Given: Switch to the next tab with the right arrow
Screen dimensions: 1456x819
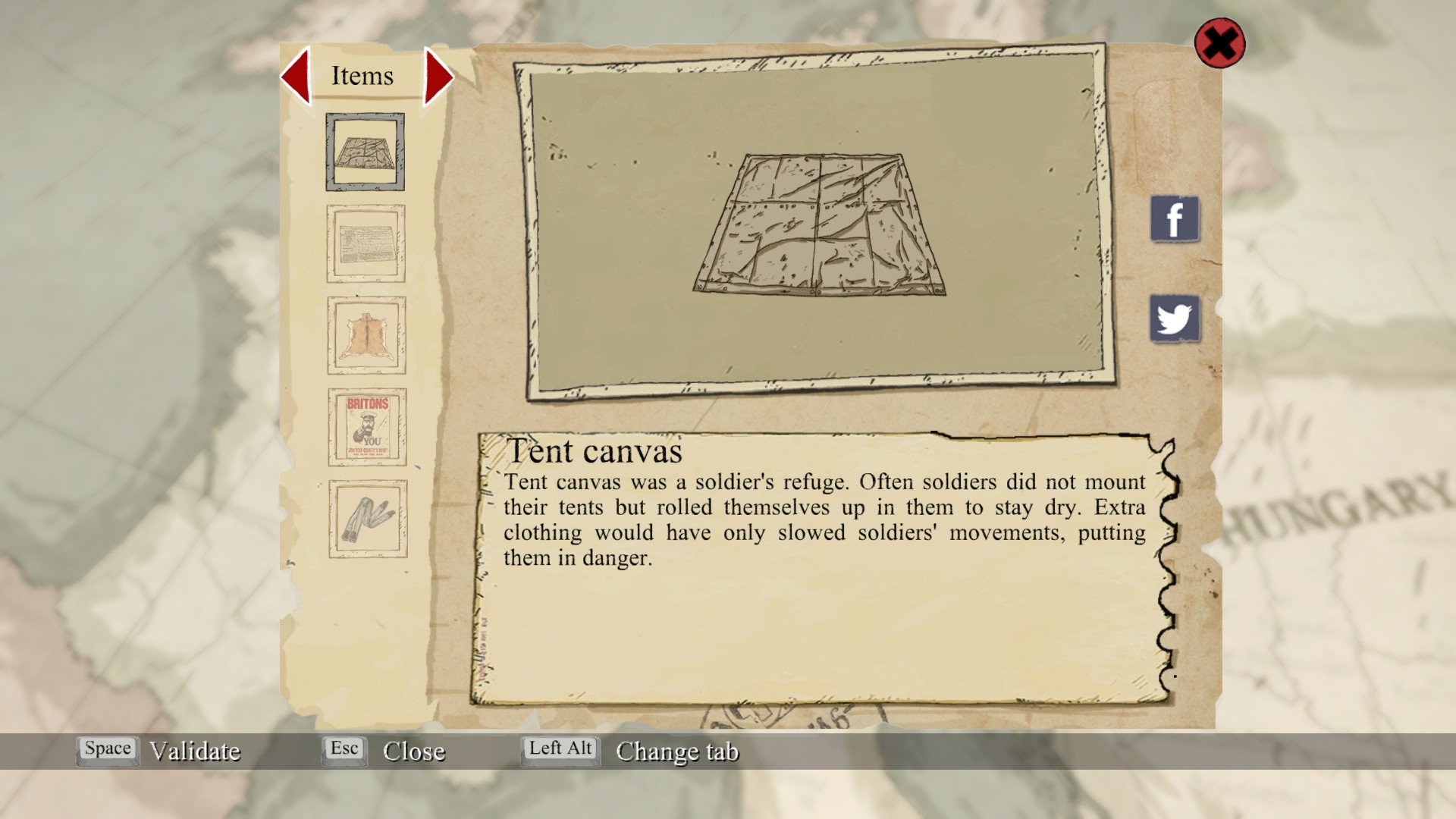Looking at the screenshot, I should pos(438,76).
